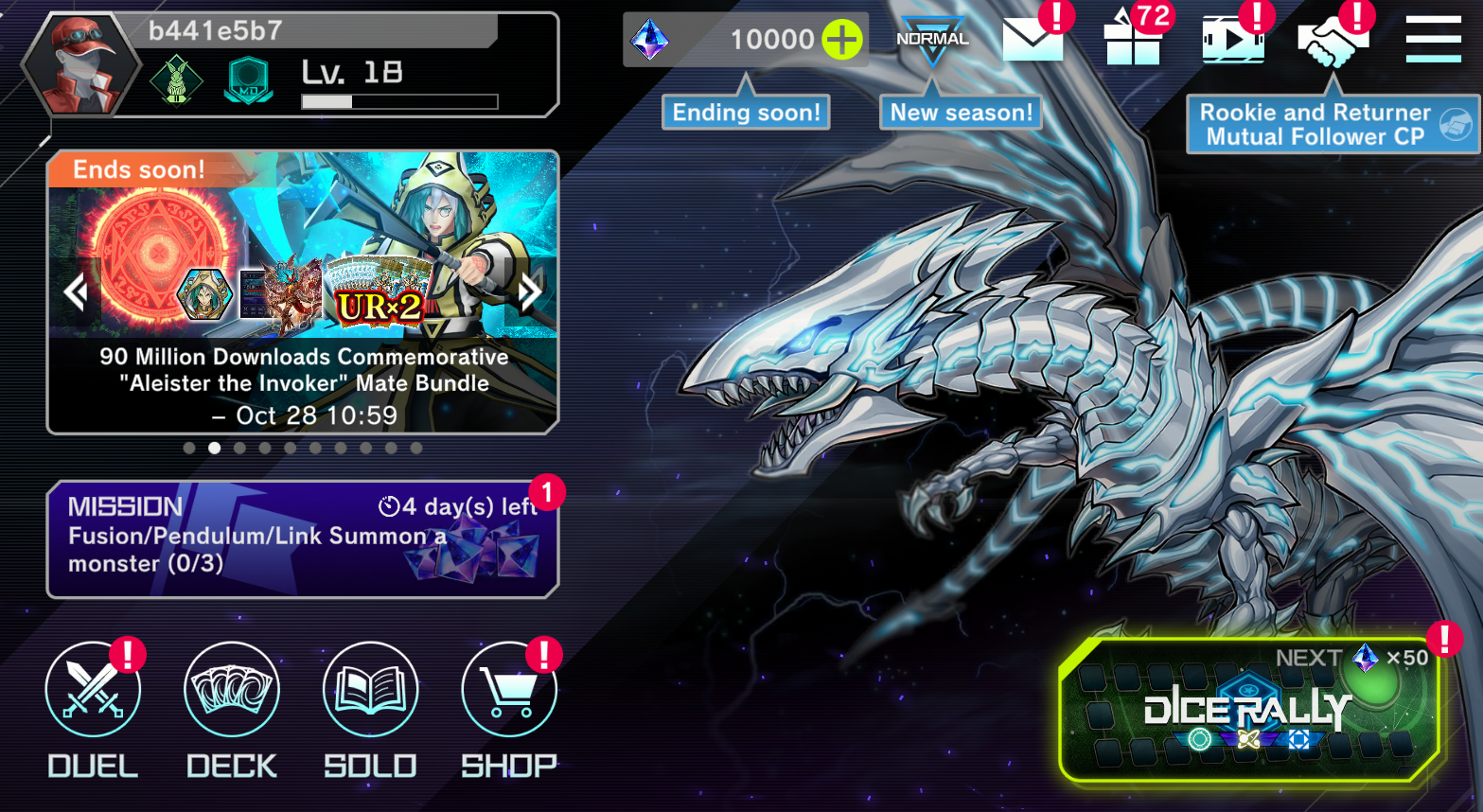Viewport: 1483px width, 812px height.
Task: Open the DECK builder
Action: tap(232, 690)
